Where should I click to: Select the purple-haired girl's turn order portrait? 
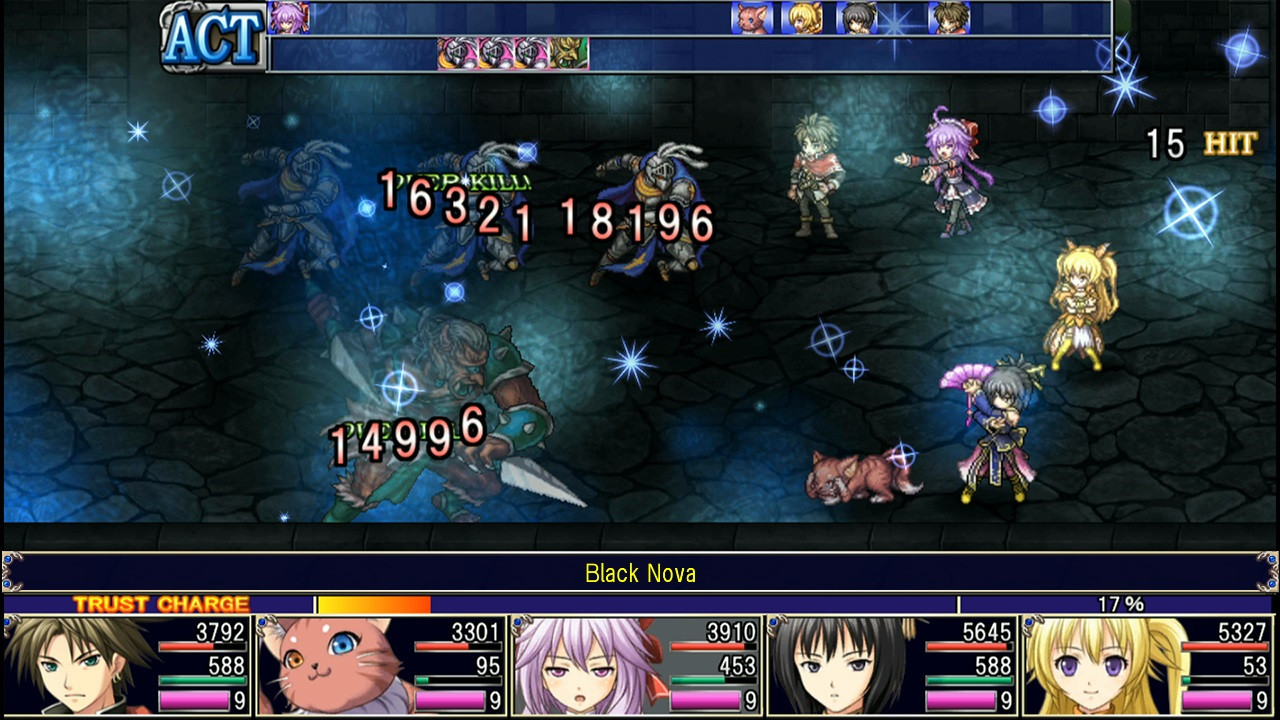click(x=287, y=18)
